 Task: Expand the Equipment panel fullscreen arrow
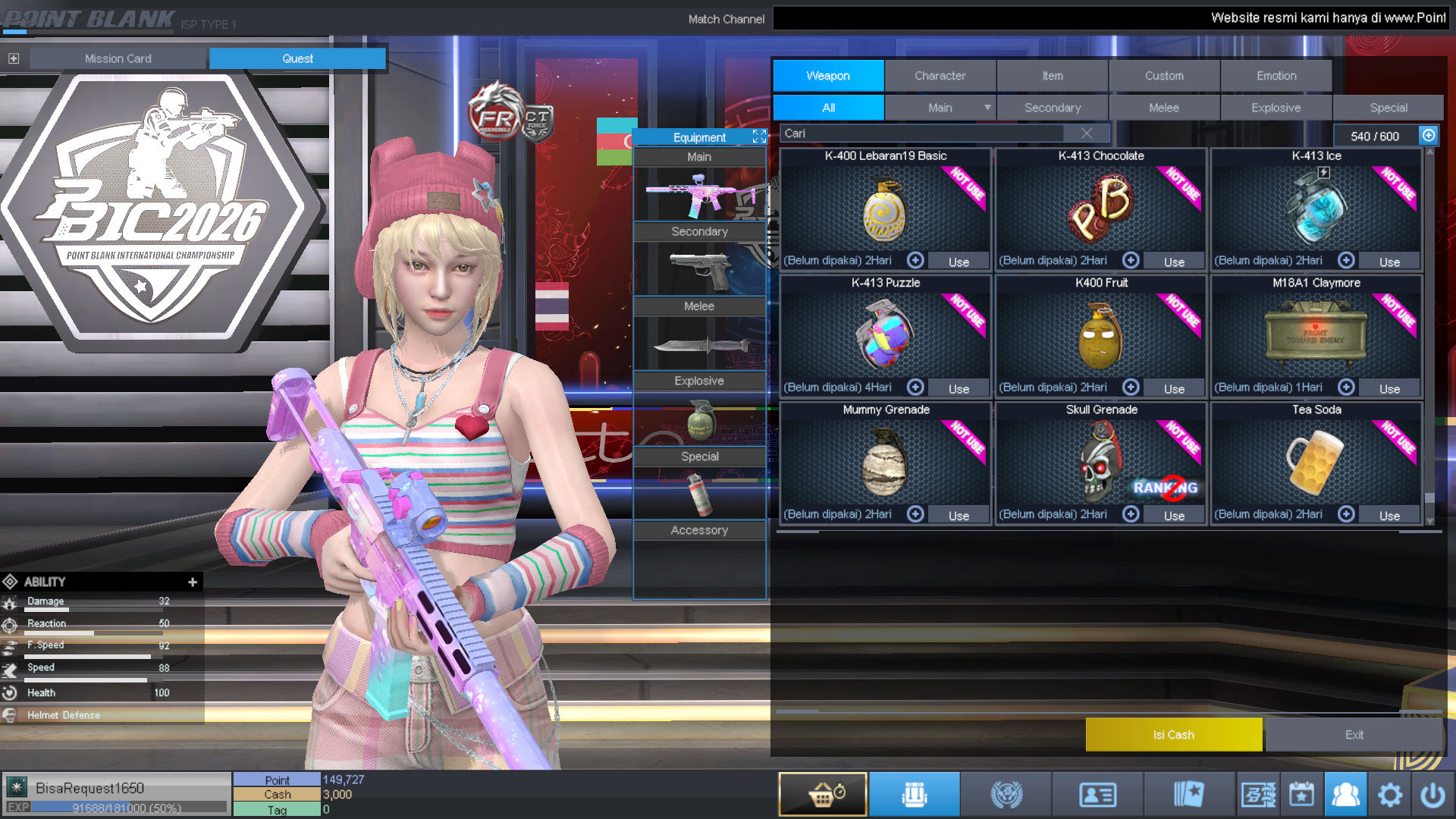click(x=758, y=136)
